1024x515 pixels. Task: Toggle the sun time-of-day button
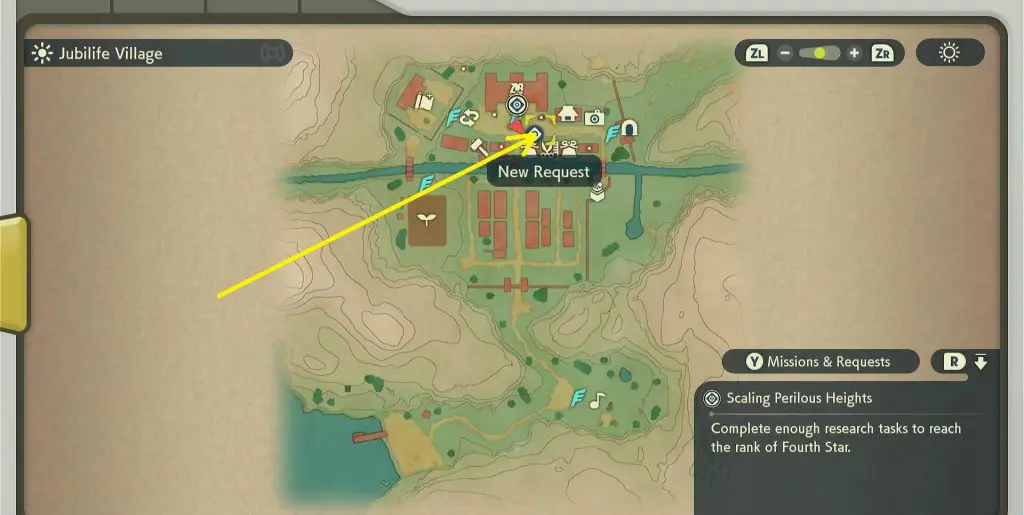coord(949,53)
